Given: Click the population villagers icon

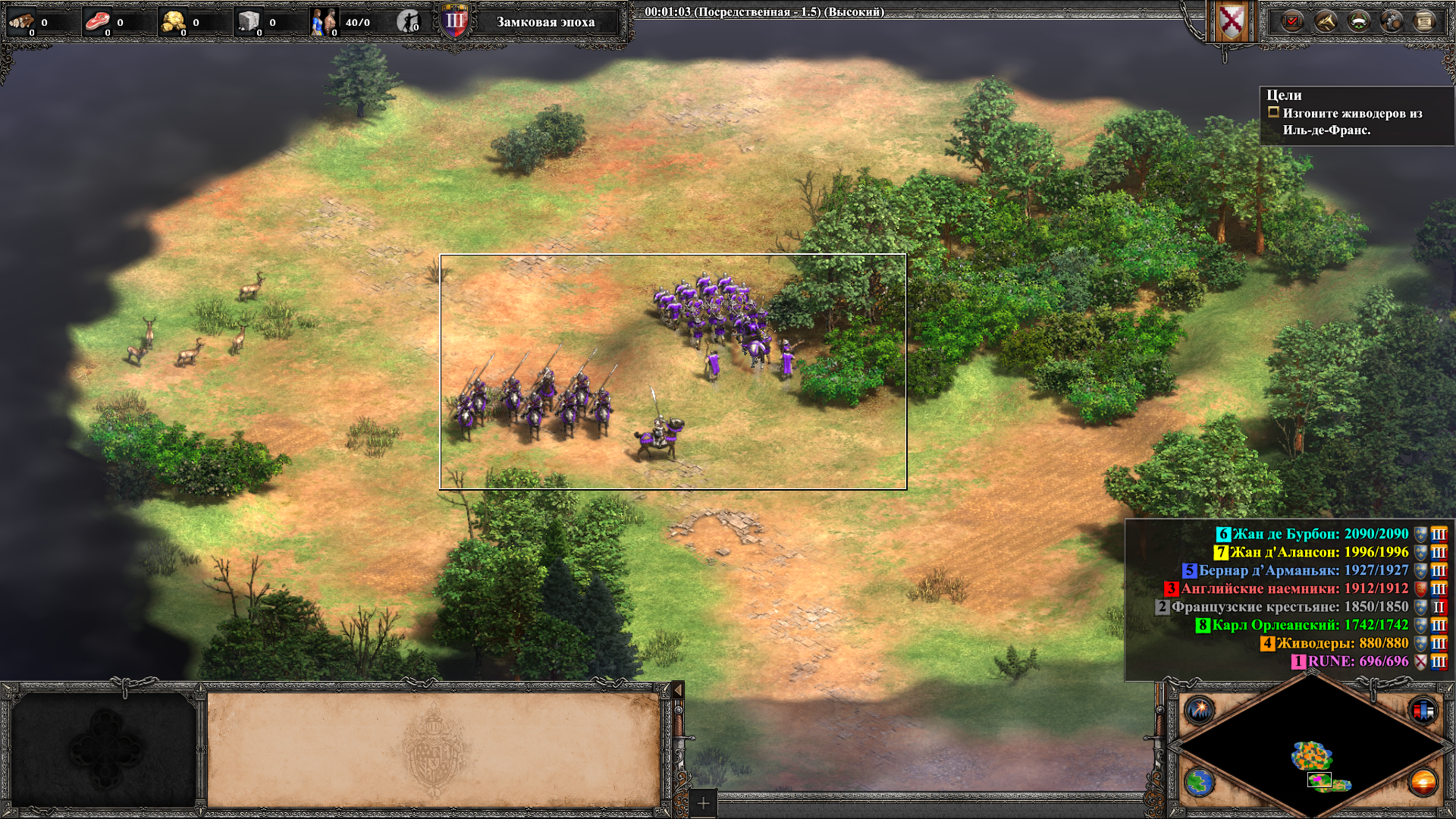Looking at the screenshot, I should point(323,22).
